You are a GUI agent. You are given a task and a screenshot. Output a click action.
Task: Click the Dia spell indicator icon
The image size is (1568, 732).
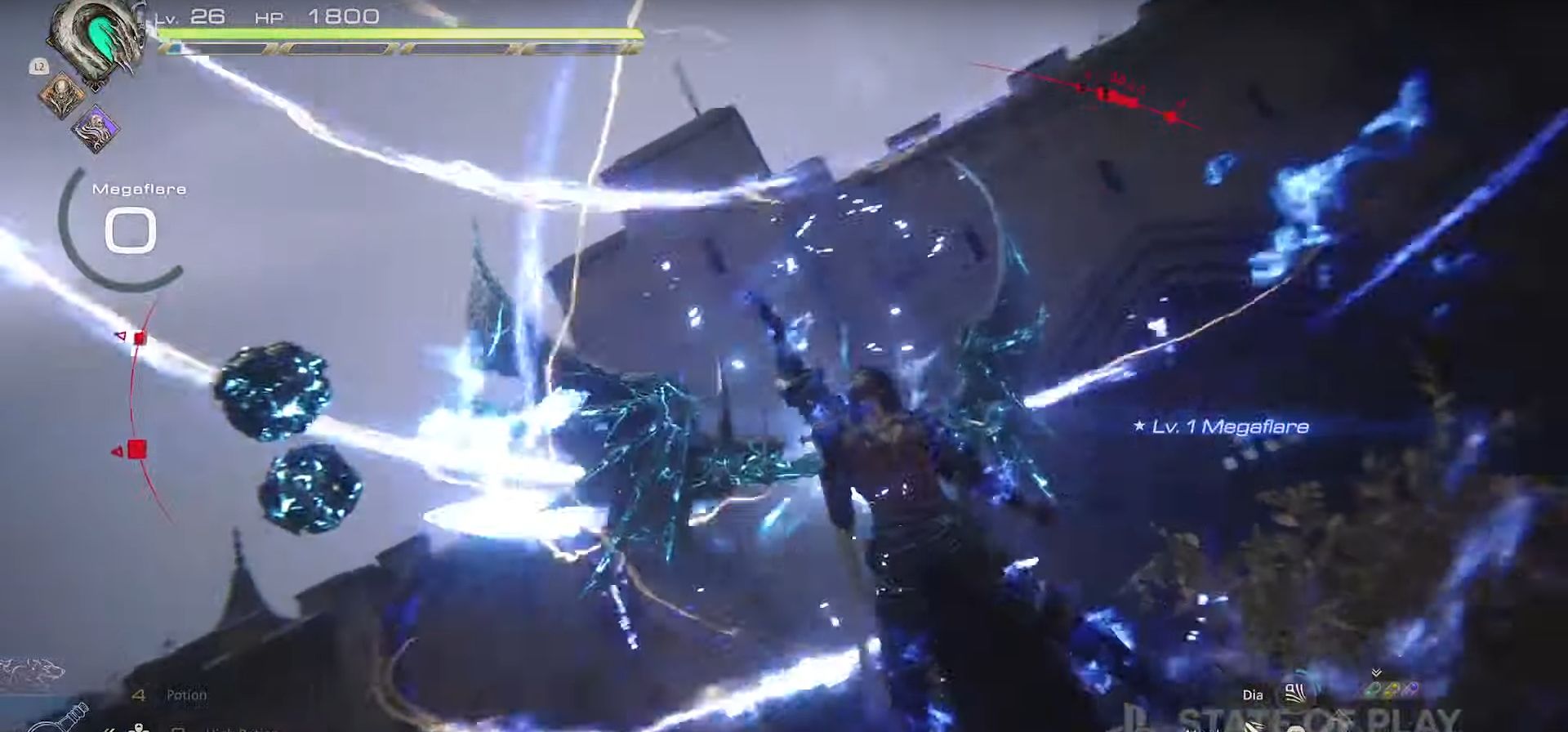(1294, 693)
